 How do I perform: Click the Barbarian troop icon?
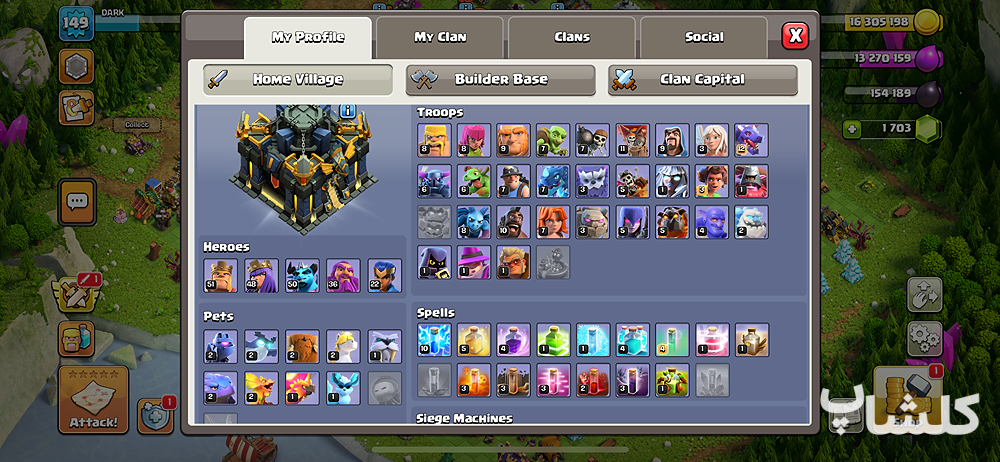(x=433, y=139)
